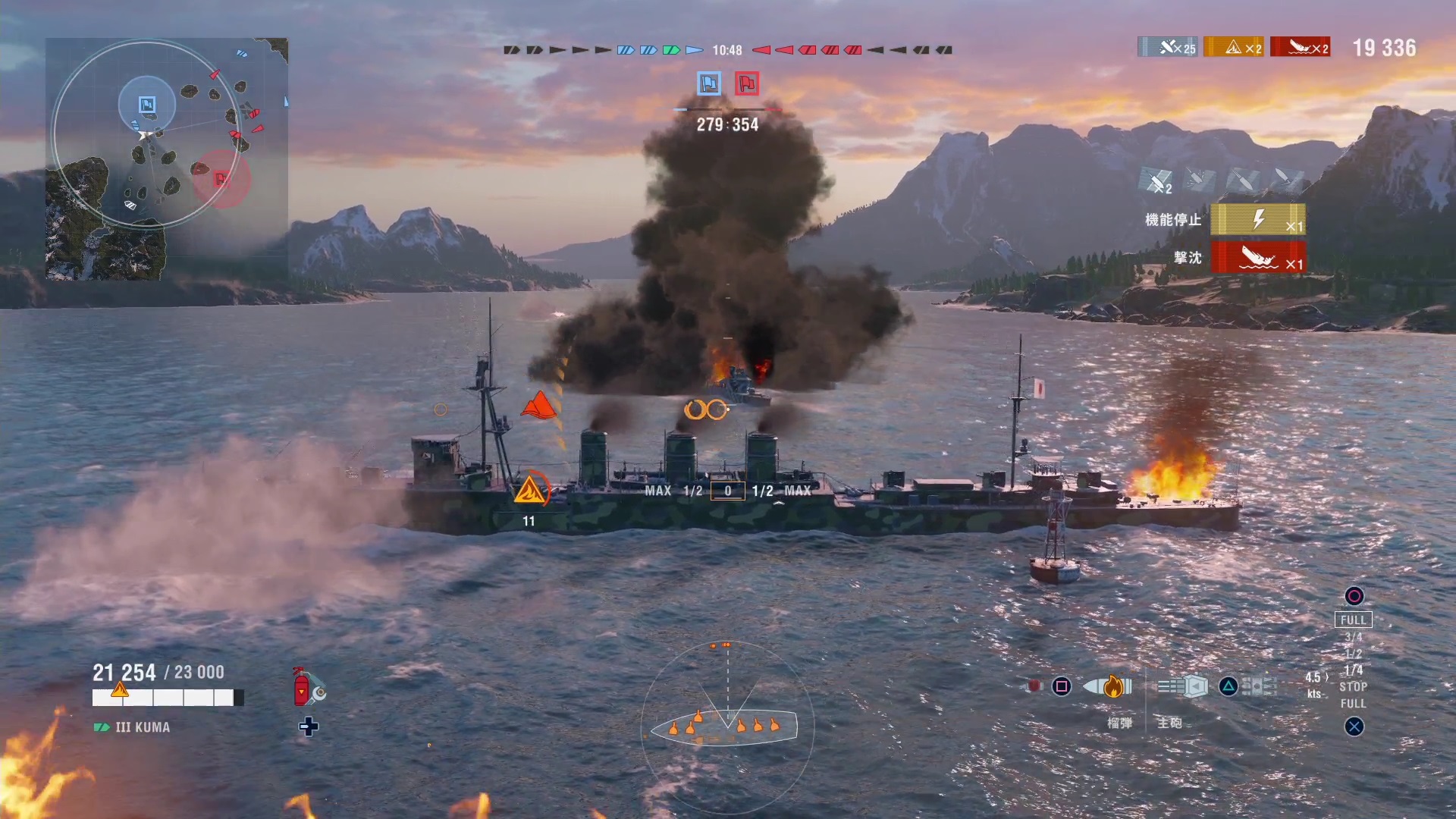Click the yellow lightning incapacitation ribbon

1258,220
